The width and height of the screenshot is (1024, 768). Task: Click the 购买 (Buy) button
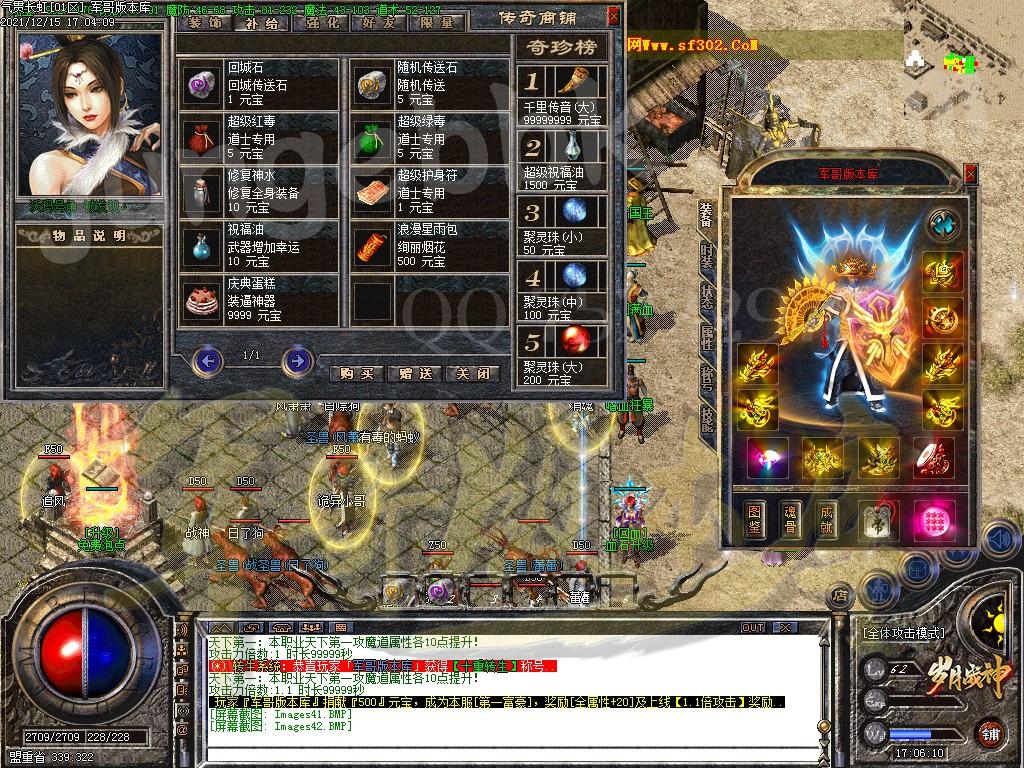pyautogui.click(x=357, y=373)
